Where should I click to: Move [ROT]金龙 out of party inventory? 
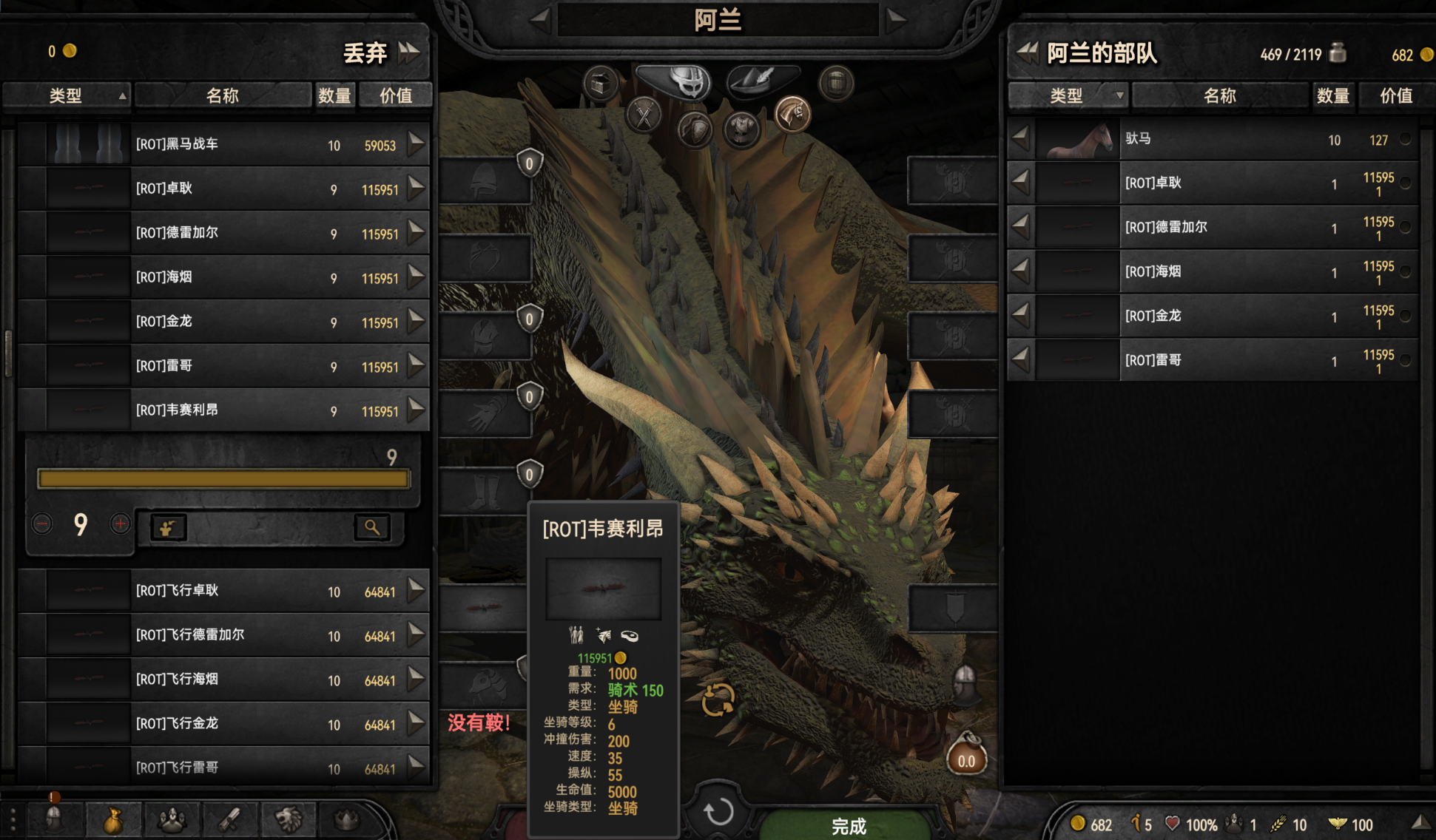click(x=1020, y=316)
